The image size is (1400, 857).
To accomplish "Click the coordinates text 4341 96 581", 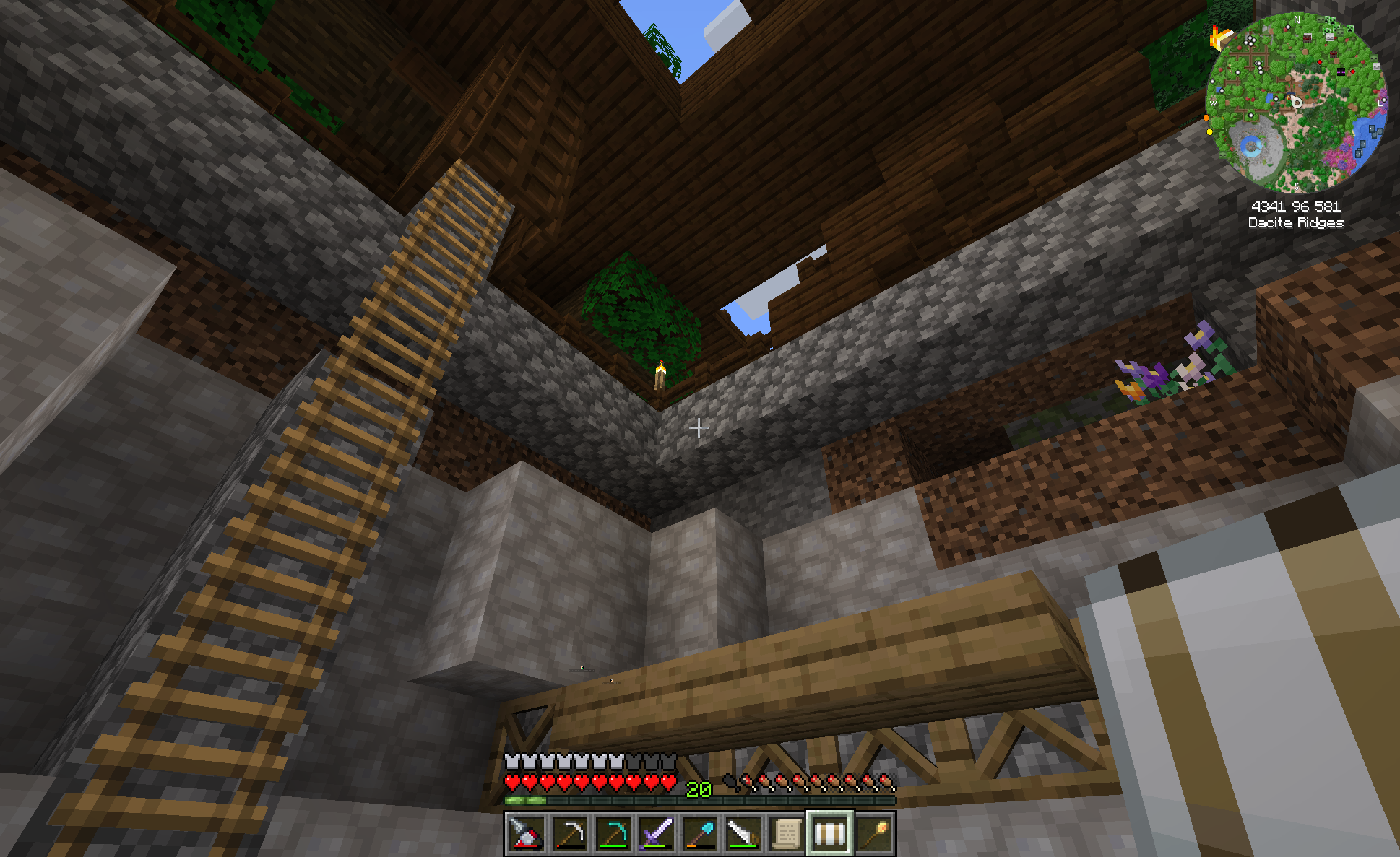I will [1295, 206].
